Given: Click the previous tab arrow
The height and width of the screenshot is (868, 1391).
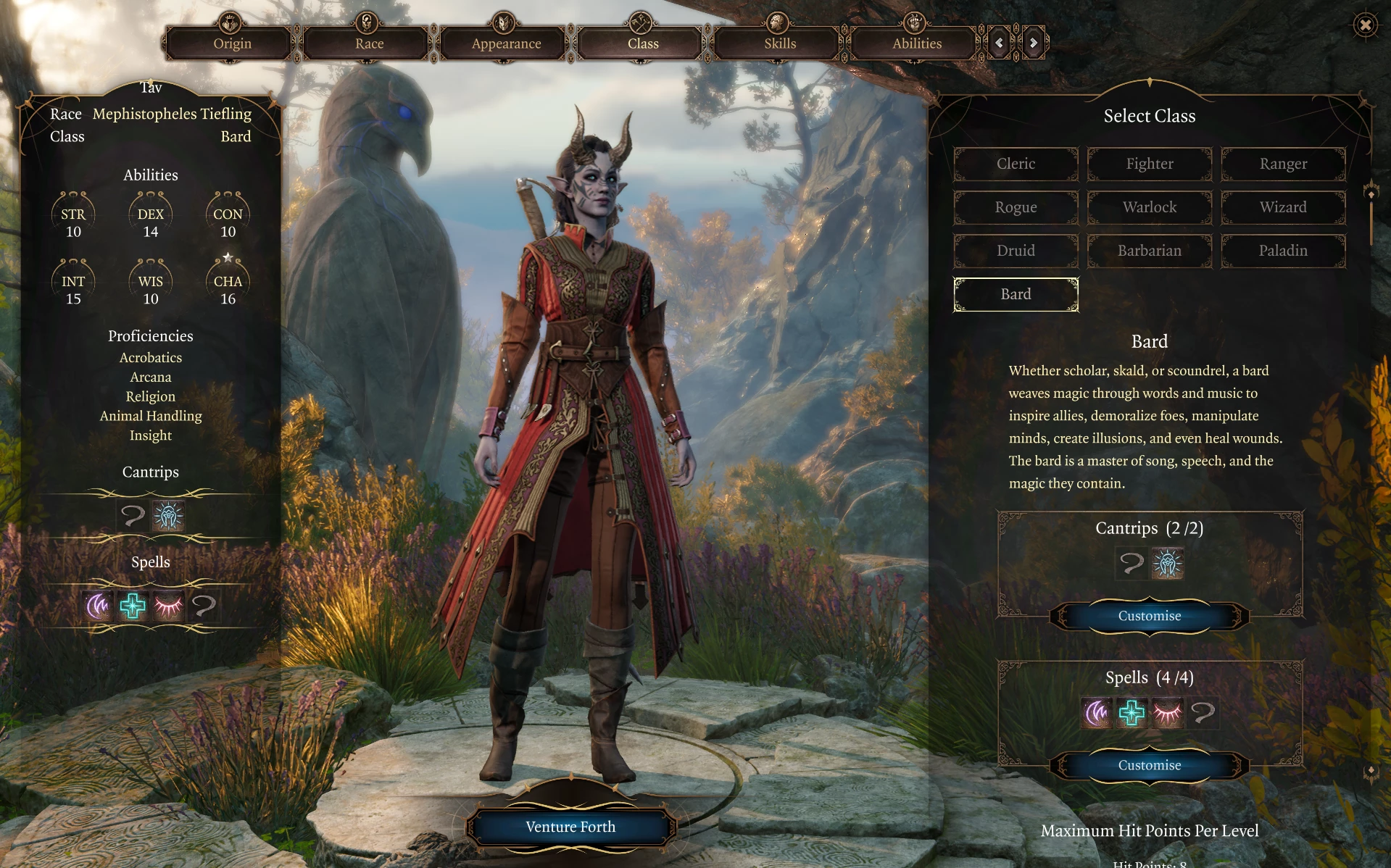Looking at the screenshot, I should tap(999, 43).
